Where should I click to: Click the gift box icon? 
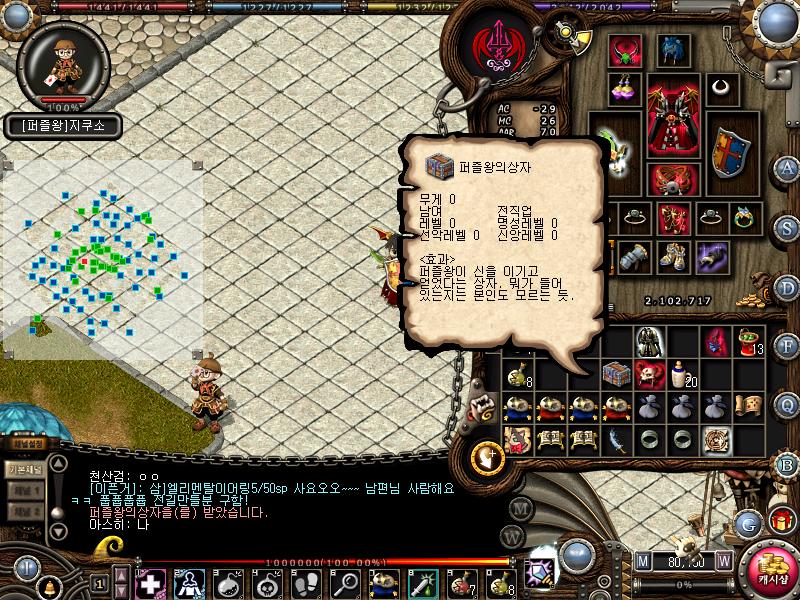(x=782, y=520)
